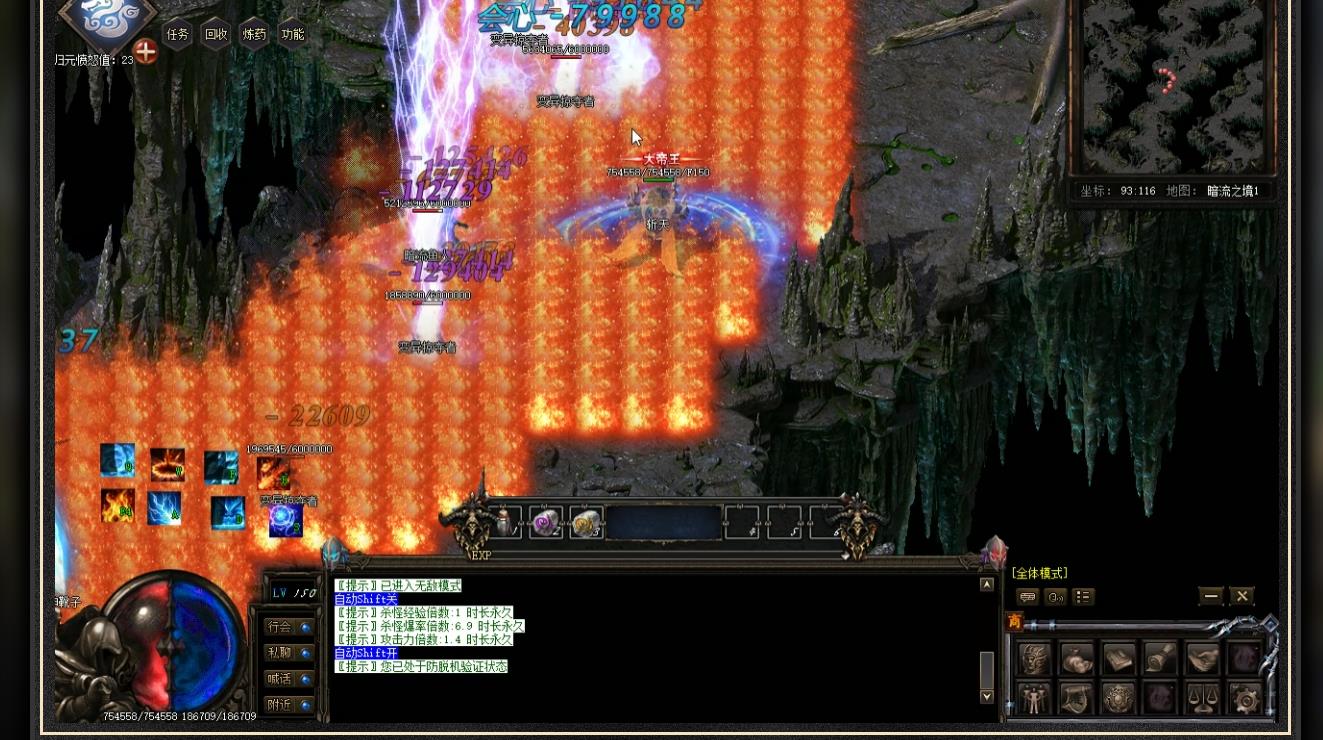Click the helmet icon in the shop grid
The height and width of the screenshot is (740, 1323).
[1034, 658]
